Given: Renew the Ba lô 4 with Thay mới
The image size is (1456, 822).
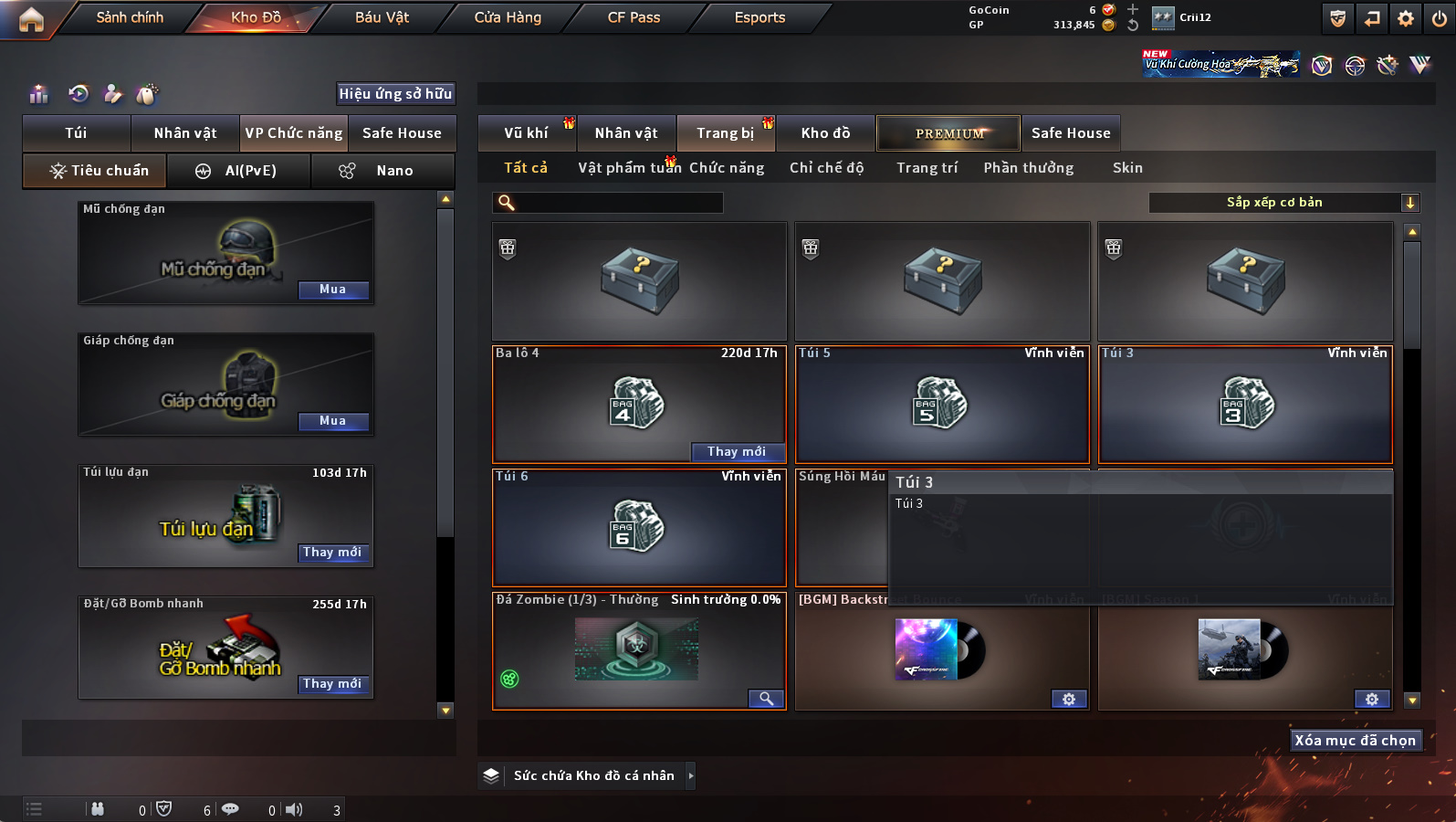Looking at the screenshot, I should click(737, 451).
